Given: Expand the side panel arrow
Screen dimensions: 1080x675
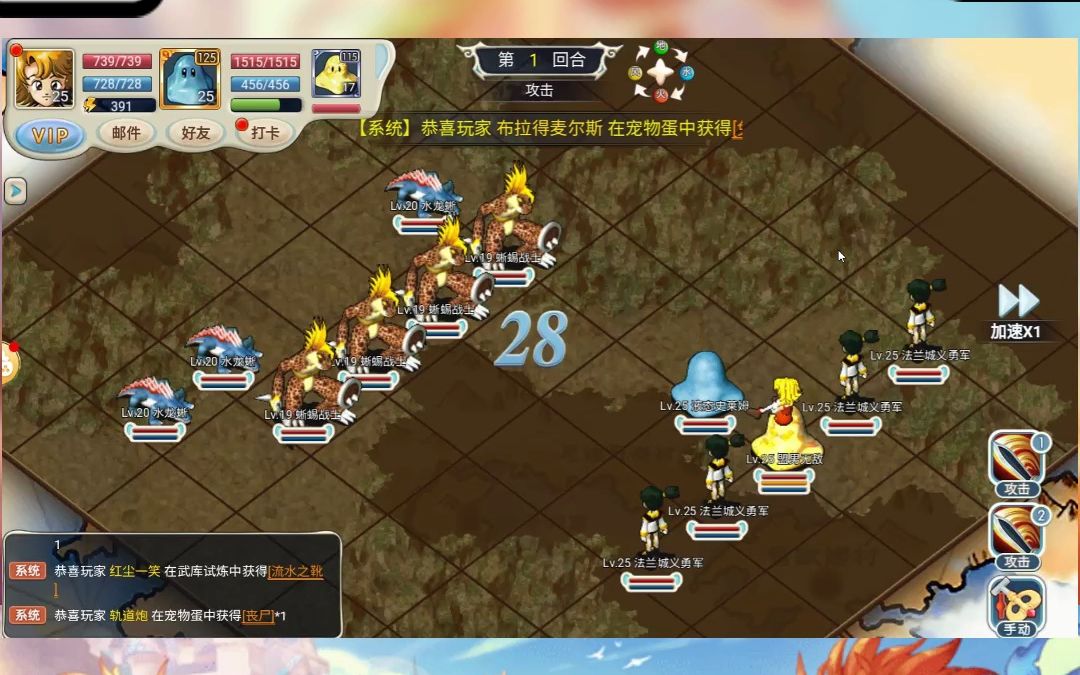Looking at the screenshot, I should click(x=15, y=190).
